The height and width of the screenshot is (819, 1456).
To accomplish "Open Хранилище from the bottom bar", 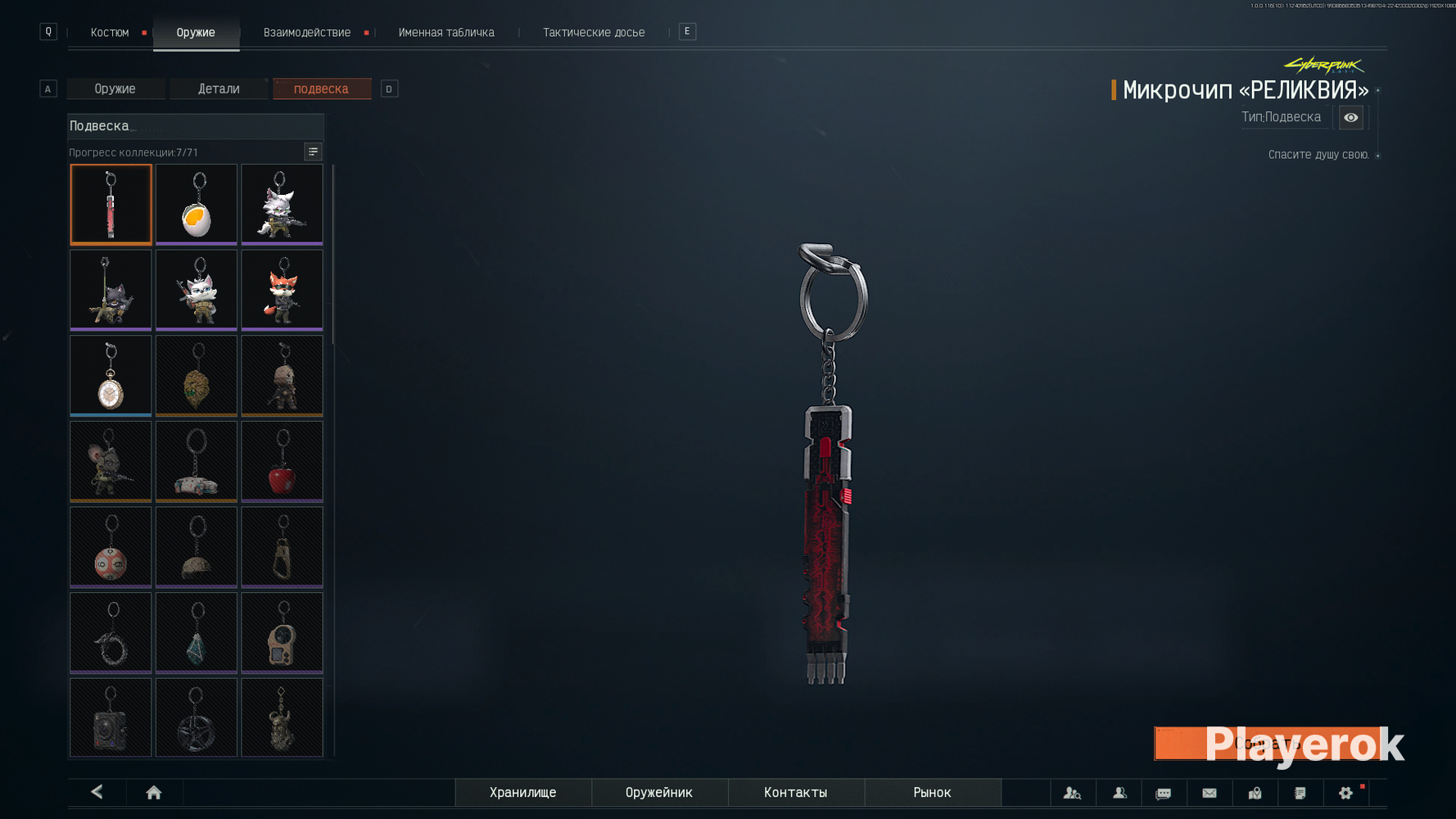I will [522, 792].
